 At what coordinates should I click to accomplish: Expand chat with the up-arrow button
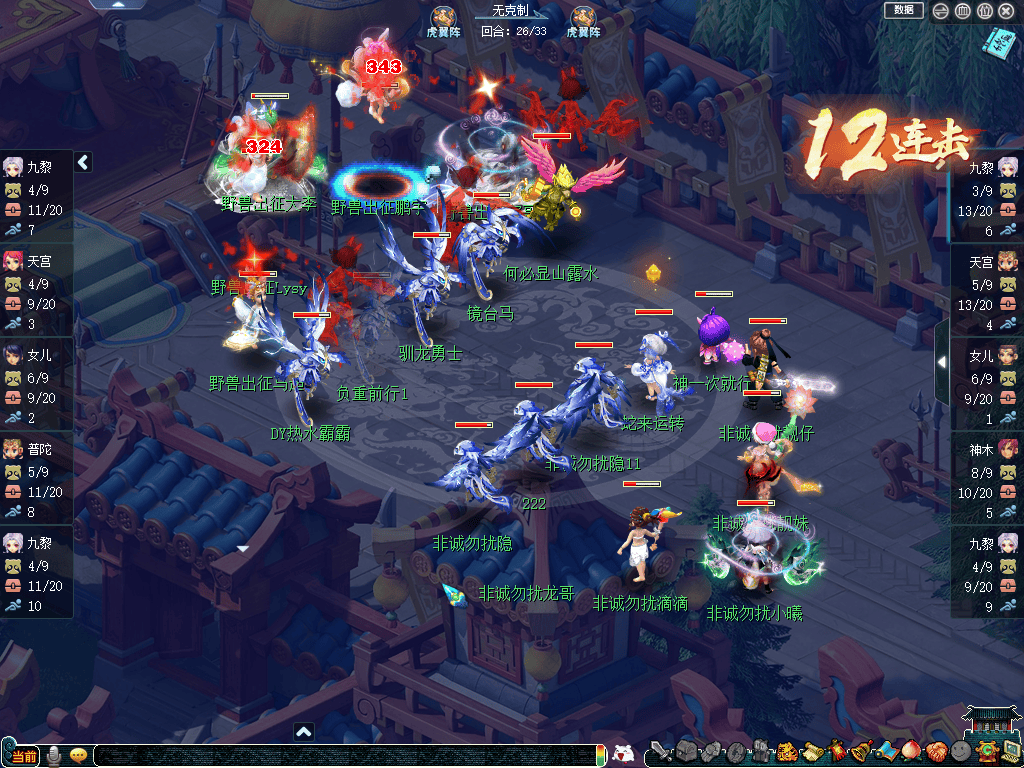[304, 732]
